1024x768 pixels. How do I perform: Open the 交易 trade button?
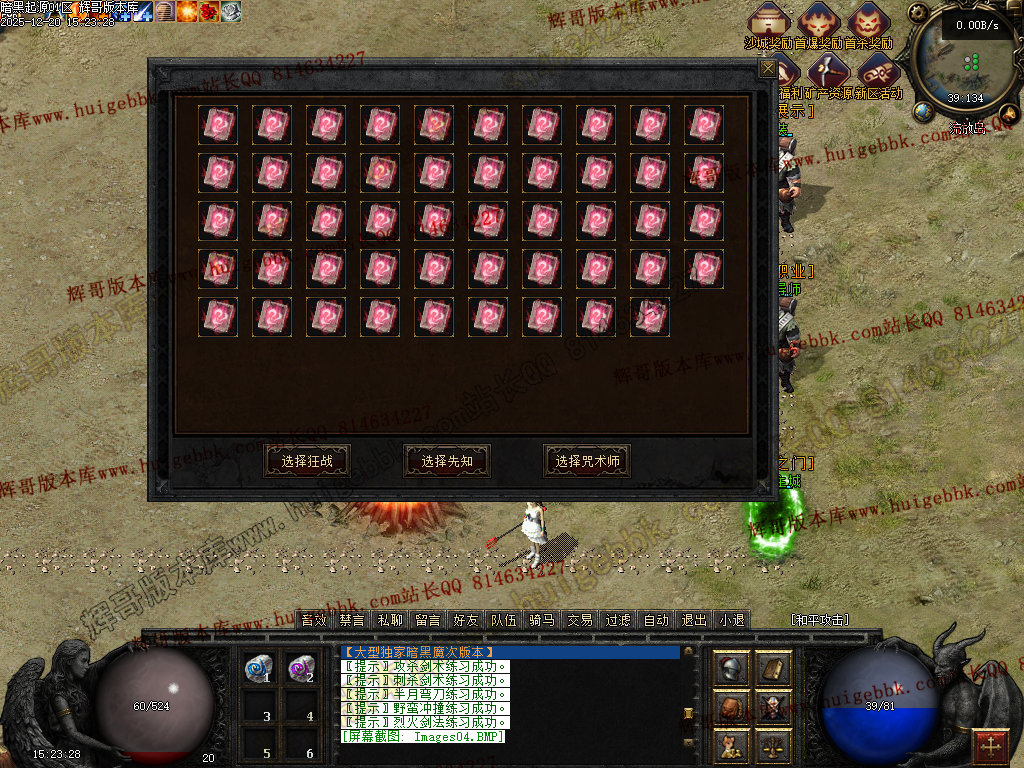(580, 620)
